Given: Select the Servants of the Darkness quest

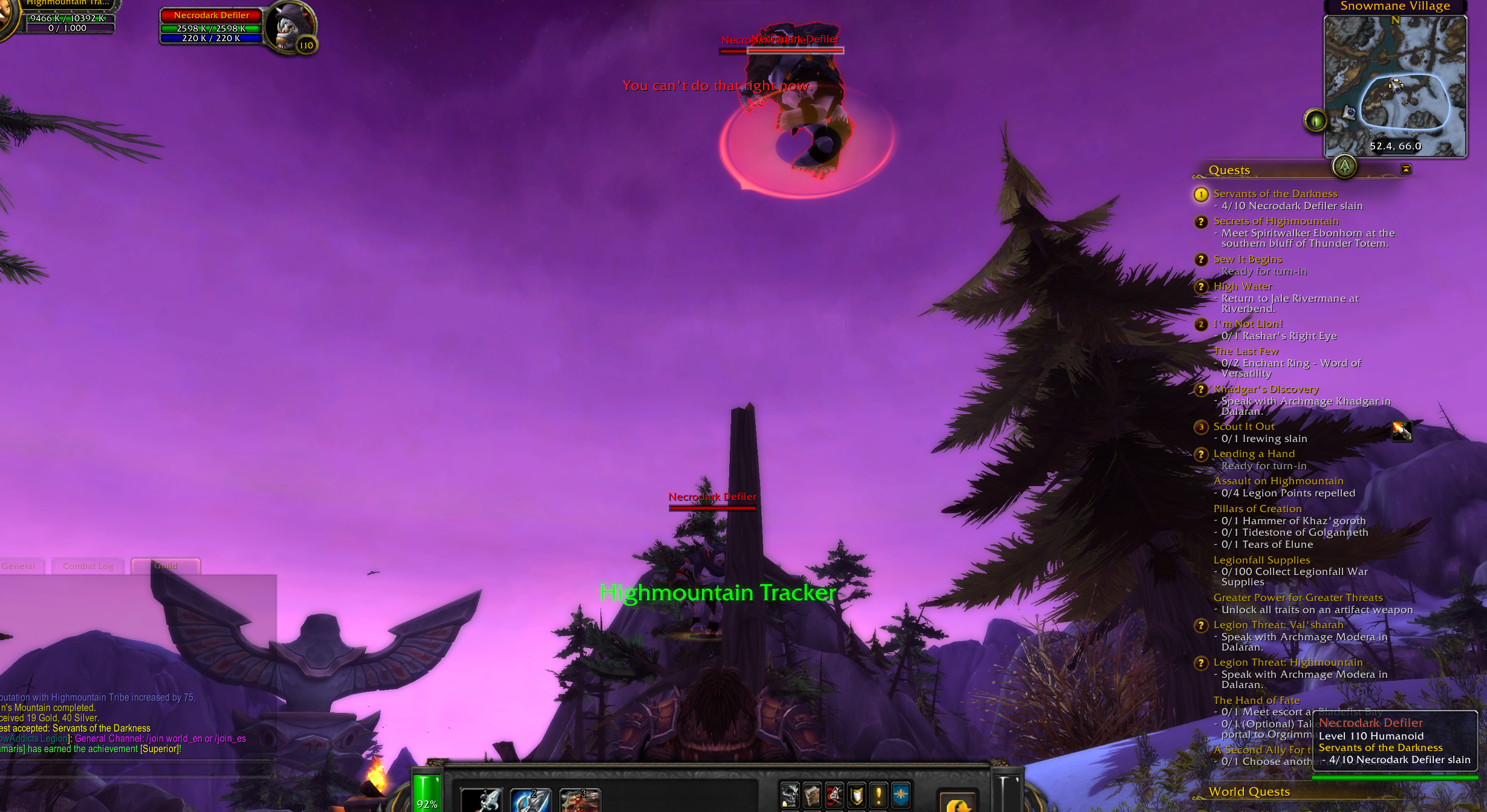Looking at the screenshot, I should (x=1275, y=193).
